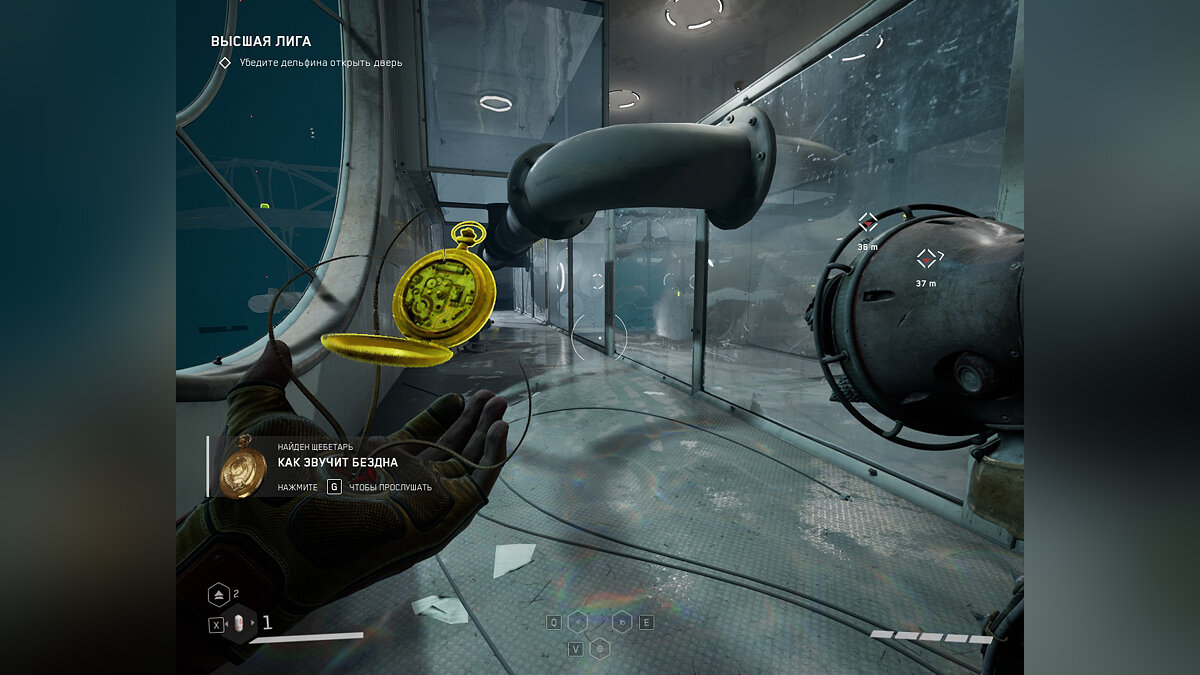This screenshot has height=675, width=1200.
Task: Select the capsule consumable hex slot
Action: tap(240, 624)
